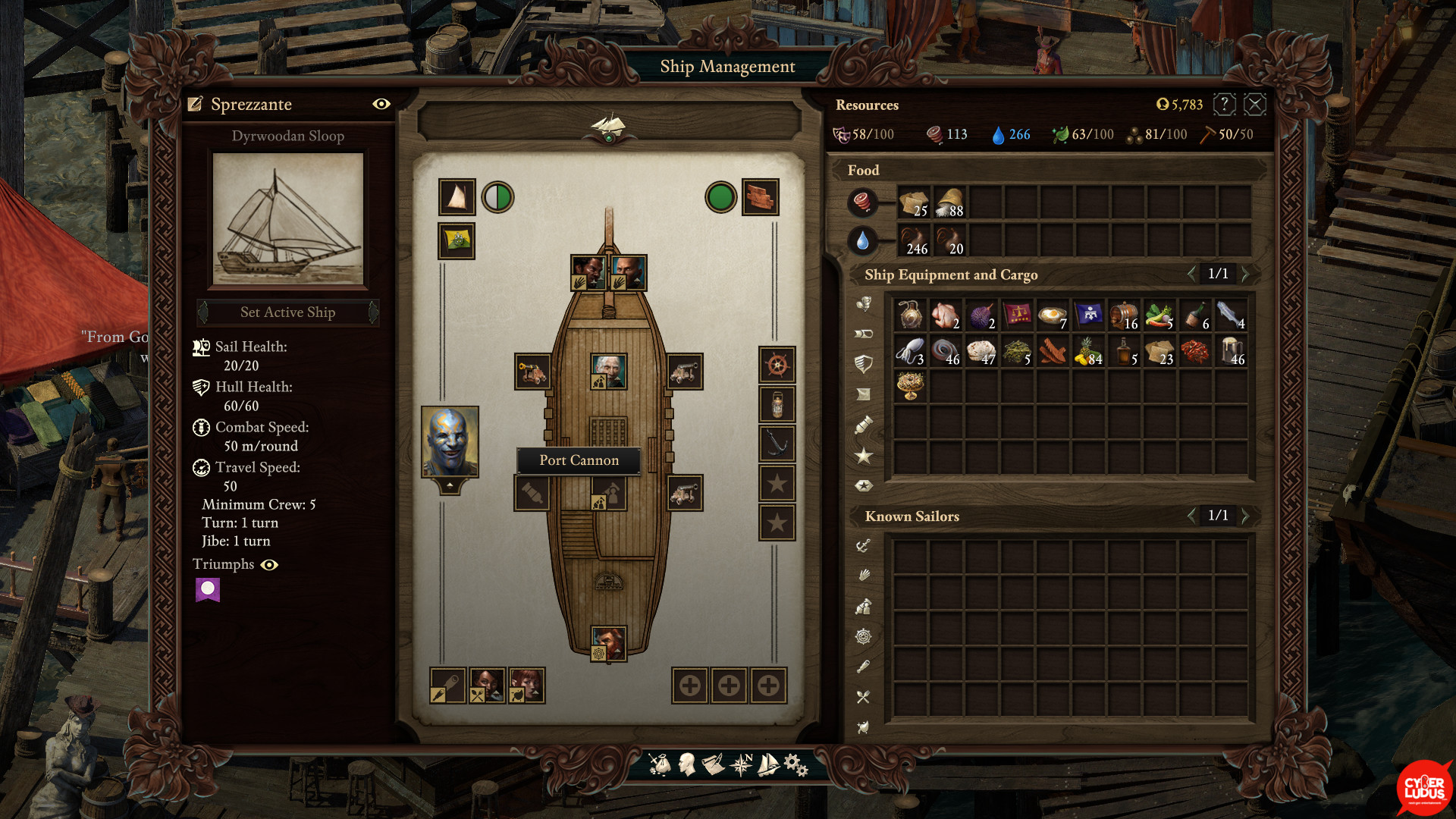Select the pineapple cargo stack of 84
Screen dimensions: 1456x819
1088,351
